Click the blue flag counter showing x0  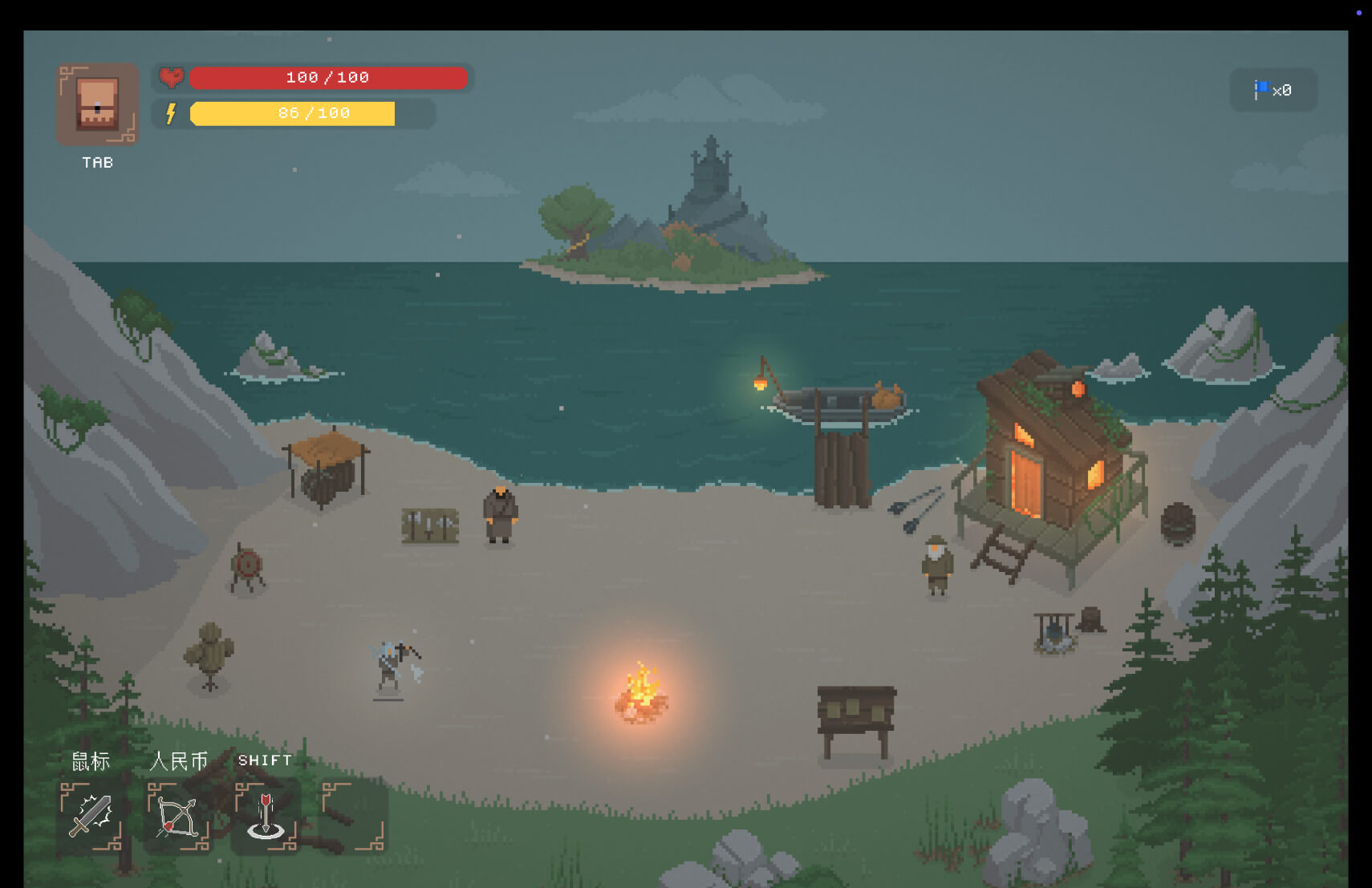1272,90
